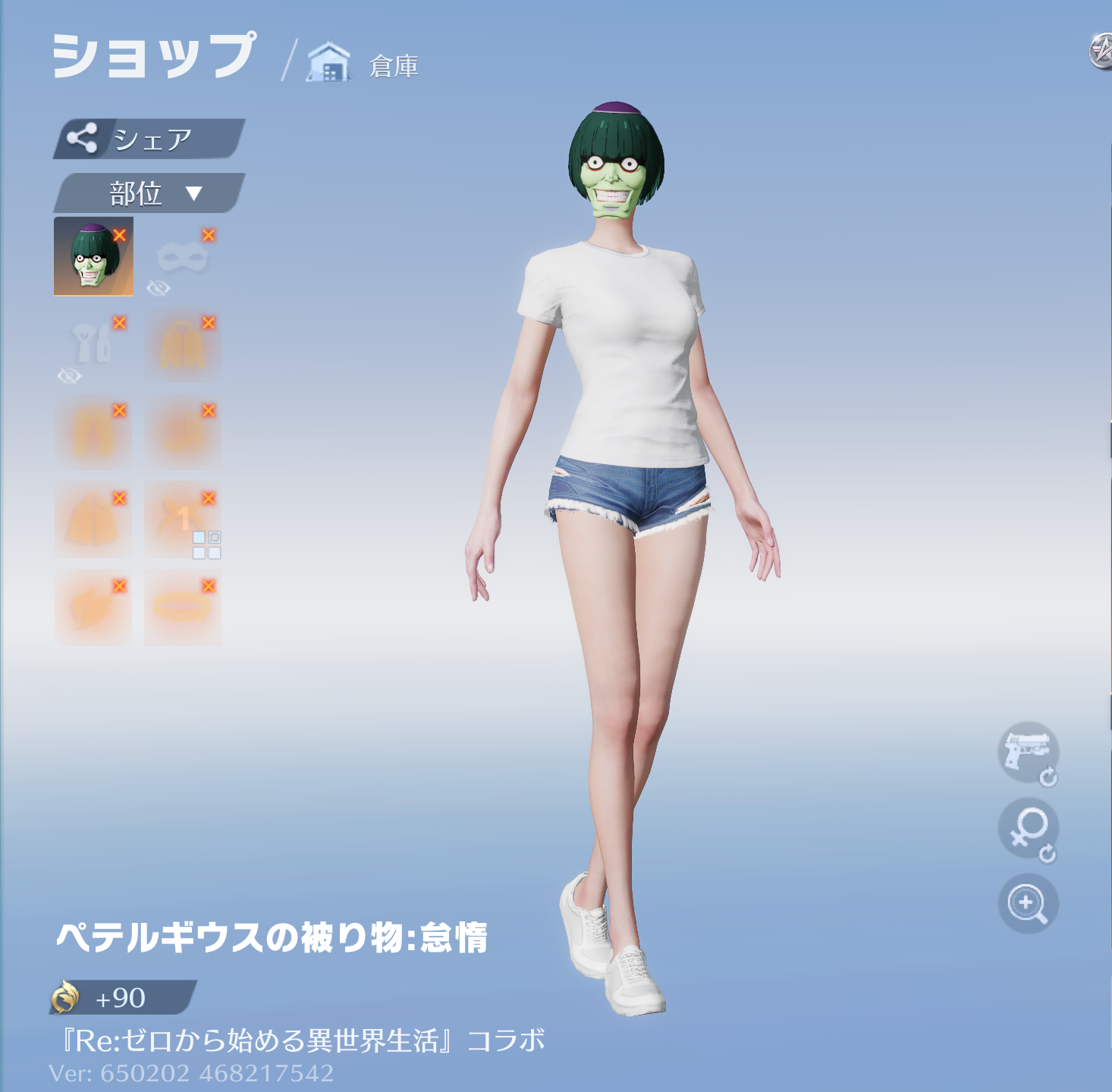Viewport: 1112px width, 1092px height.
Task: Remove the equipped mask headgear via X
Action: 120,235
